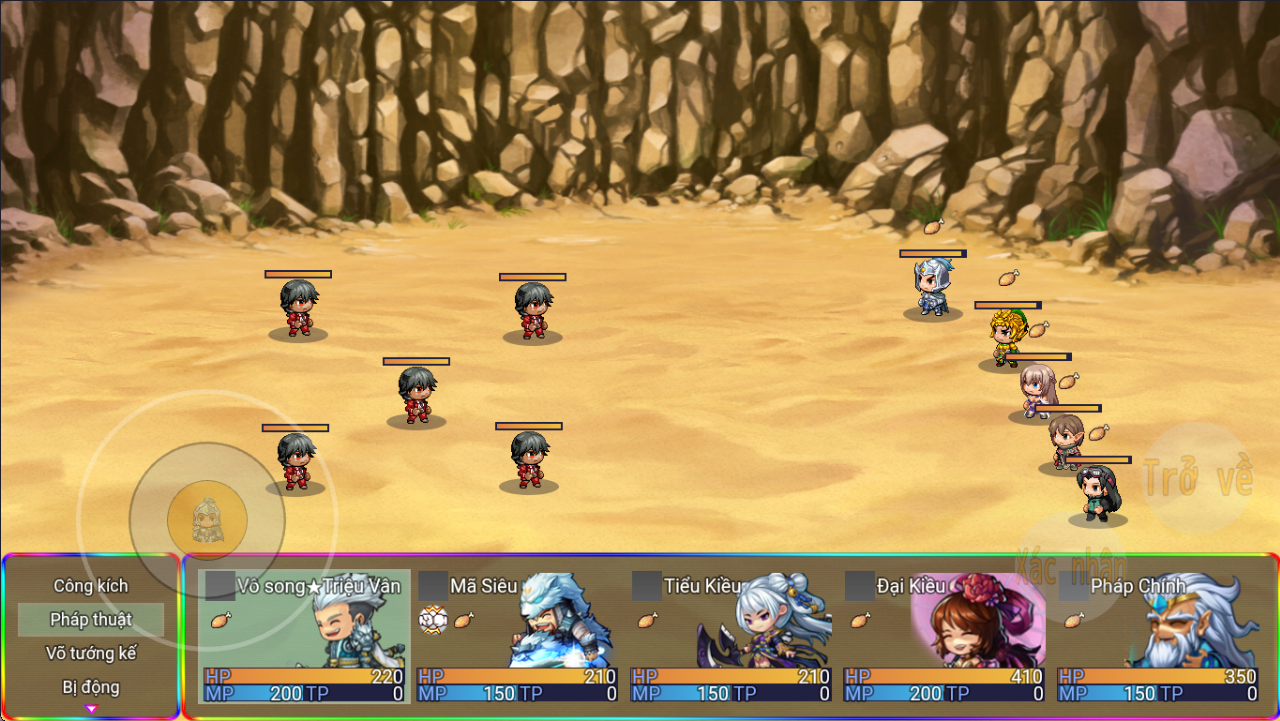Select the Công kích command

point(91,588)
